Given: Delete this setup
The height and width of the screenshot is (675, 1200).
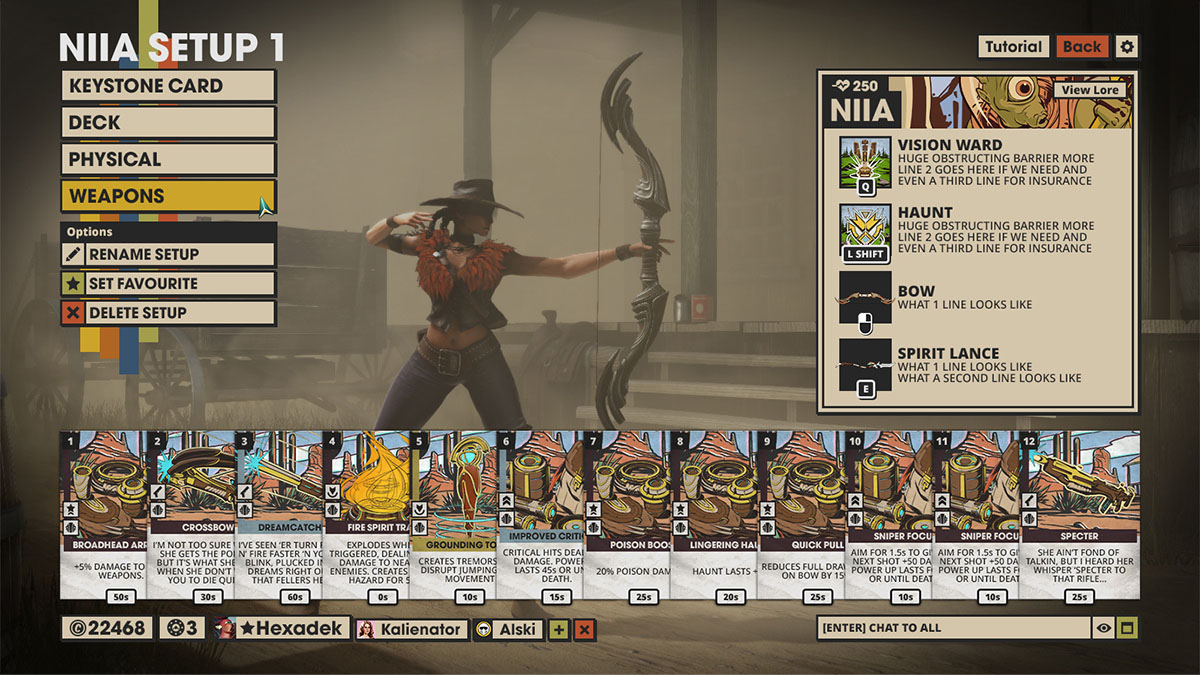Looking at the screenshot, I should (x=168, y=312).
